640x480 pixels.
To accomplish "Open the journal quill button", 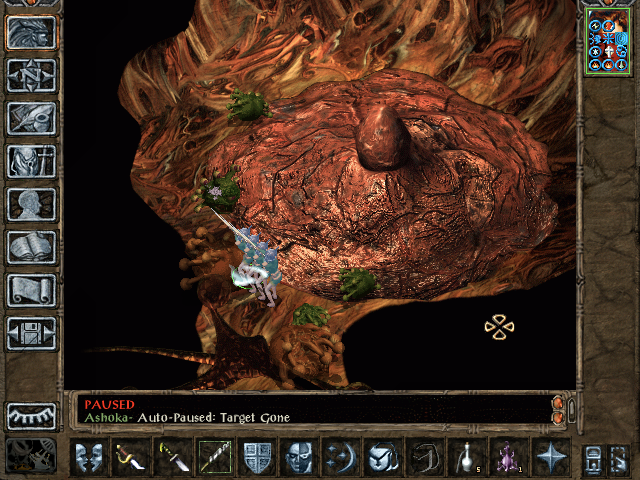I will (31, 118).
